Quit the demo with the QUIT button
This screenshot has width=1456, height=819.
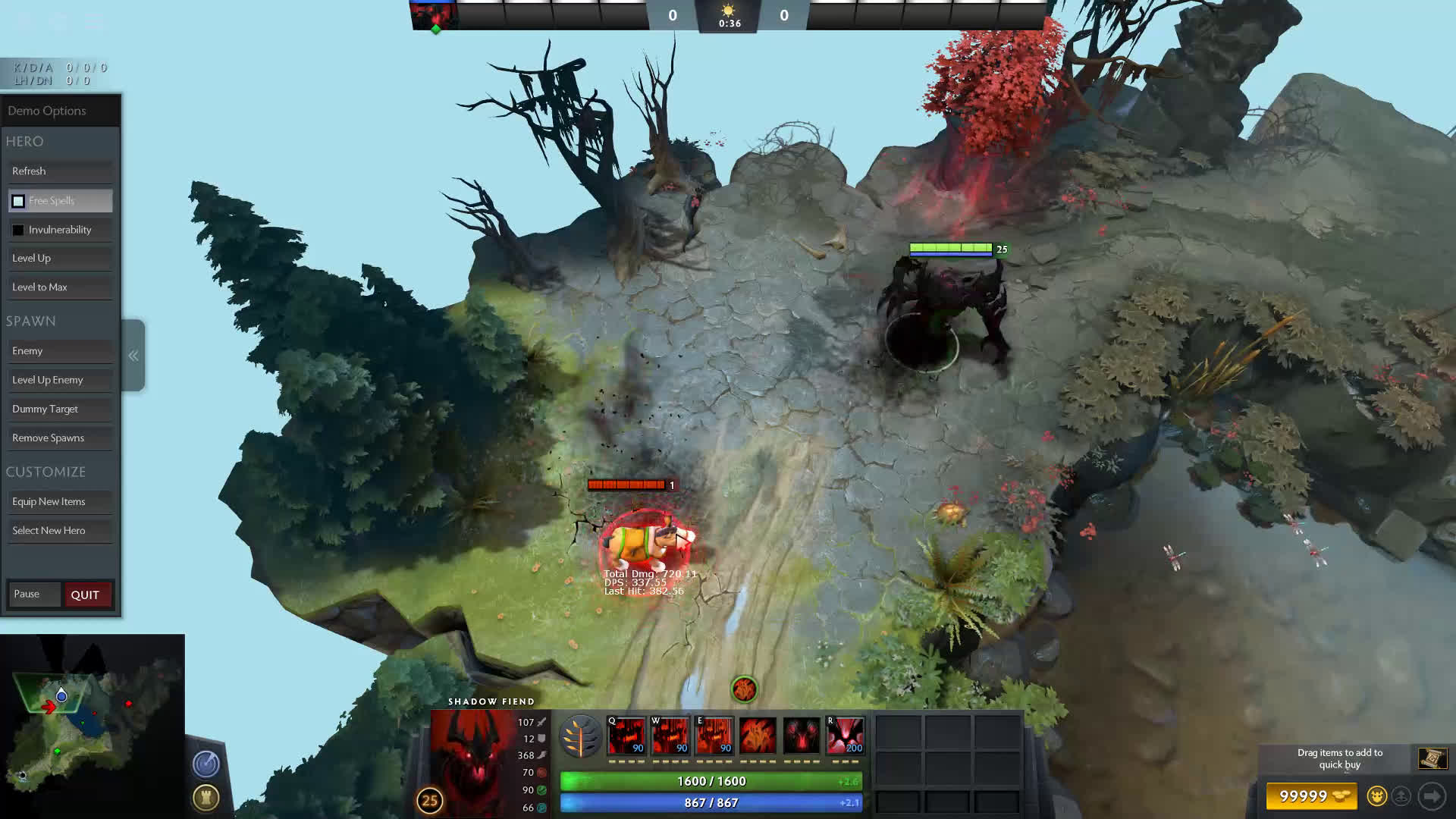click(86, 595)
